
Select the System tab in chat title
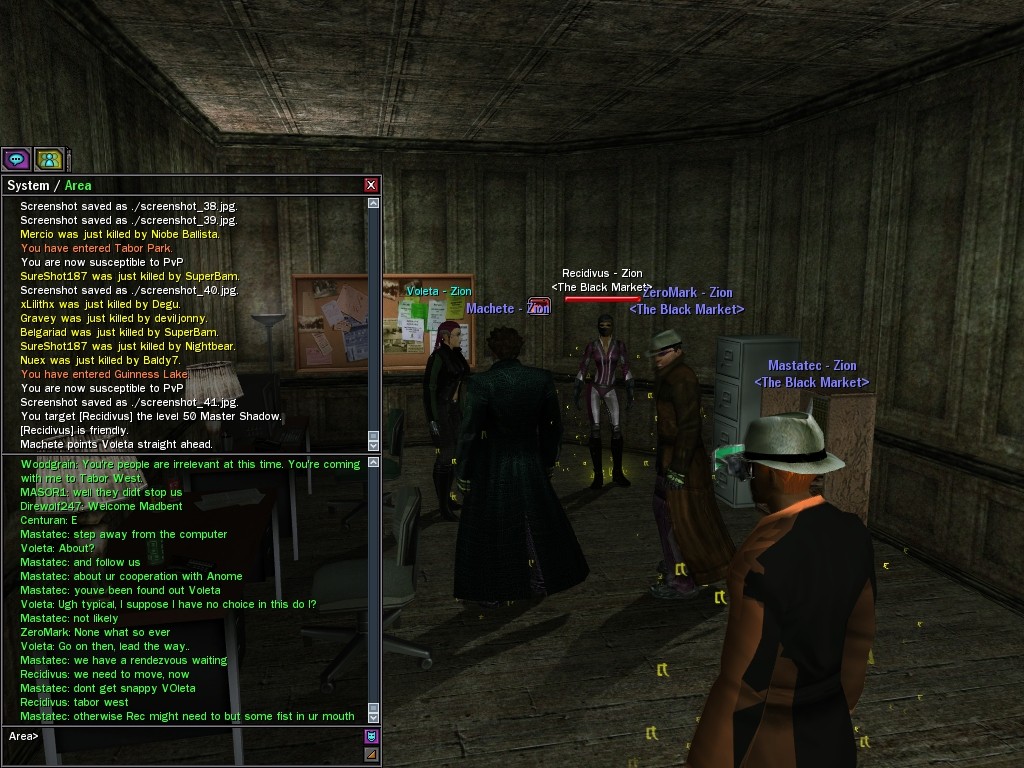[x=28, y=185]
